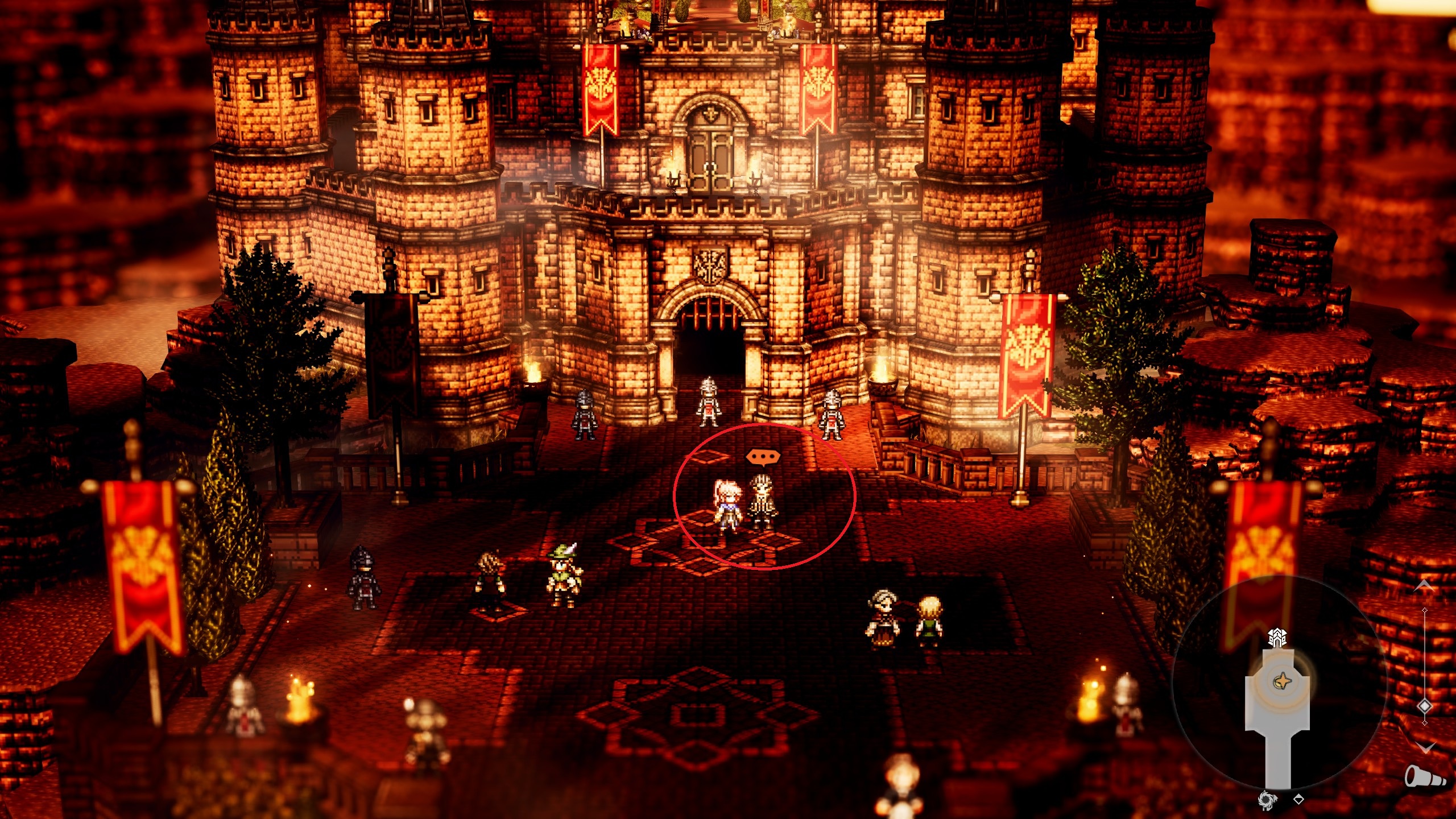Click the zoom slider's diamond handle
The height and width of the screenshot is (819, 1456).
pyautogui.click(x=1425, y=706)
